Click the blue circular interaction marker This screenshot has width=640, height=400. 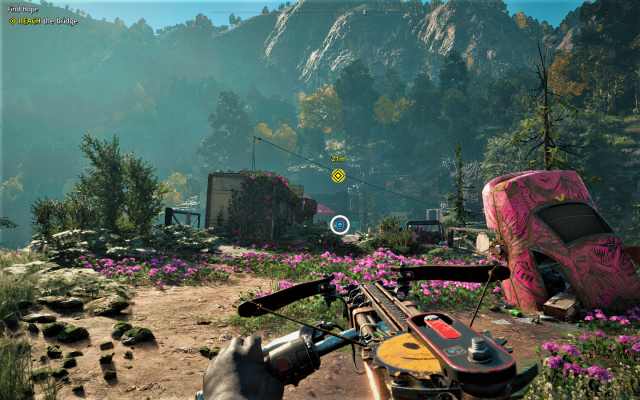tap(340, 225)
